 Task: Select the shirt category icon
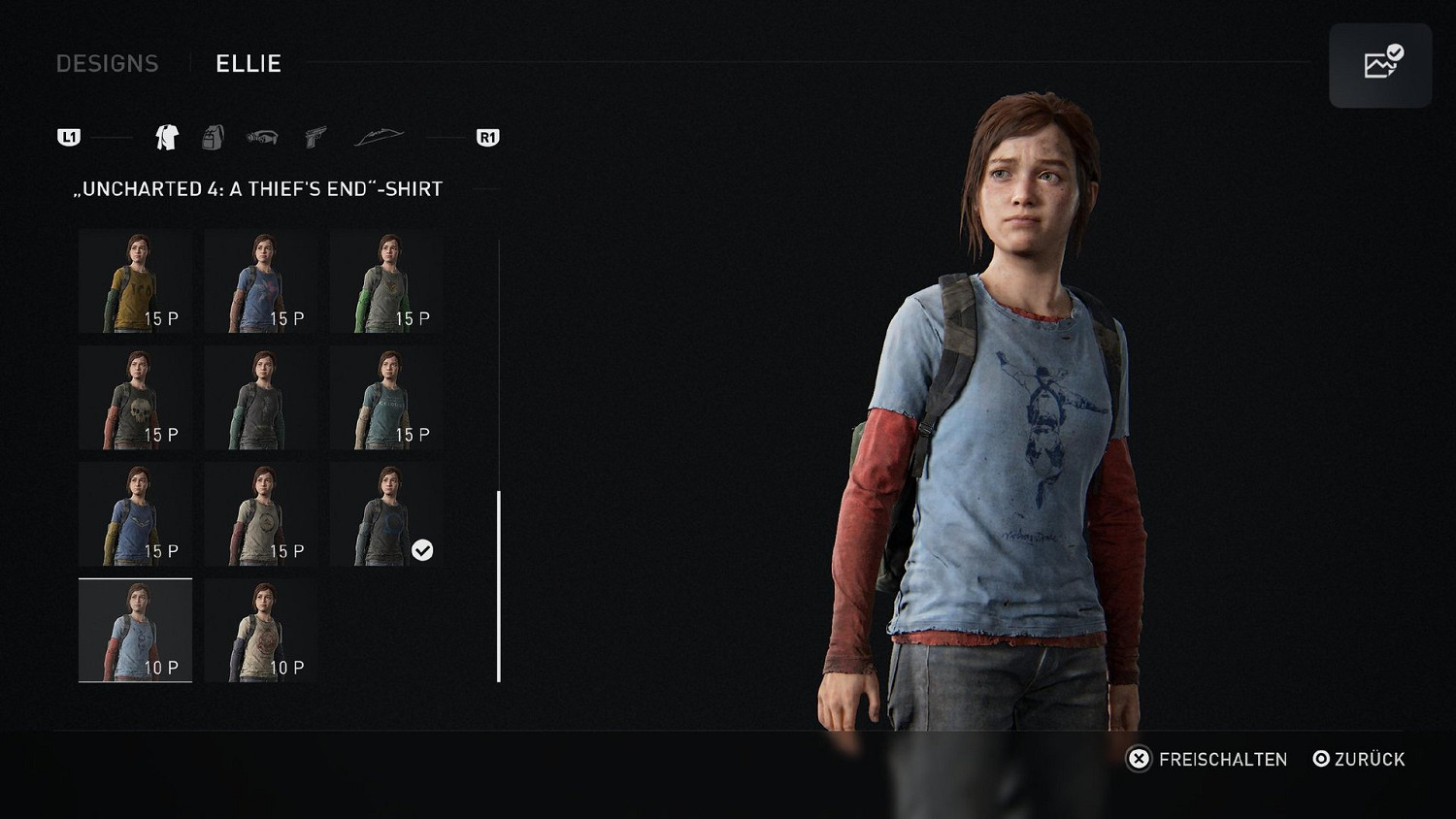[167, 138]
